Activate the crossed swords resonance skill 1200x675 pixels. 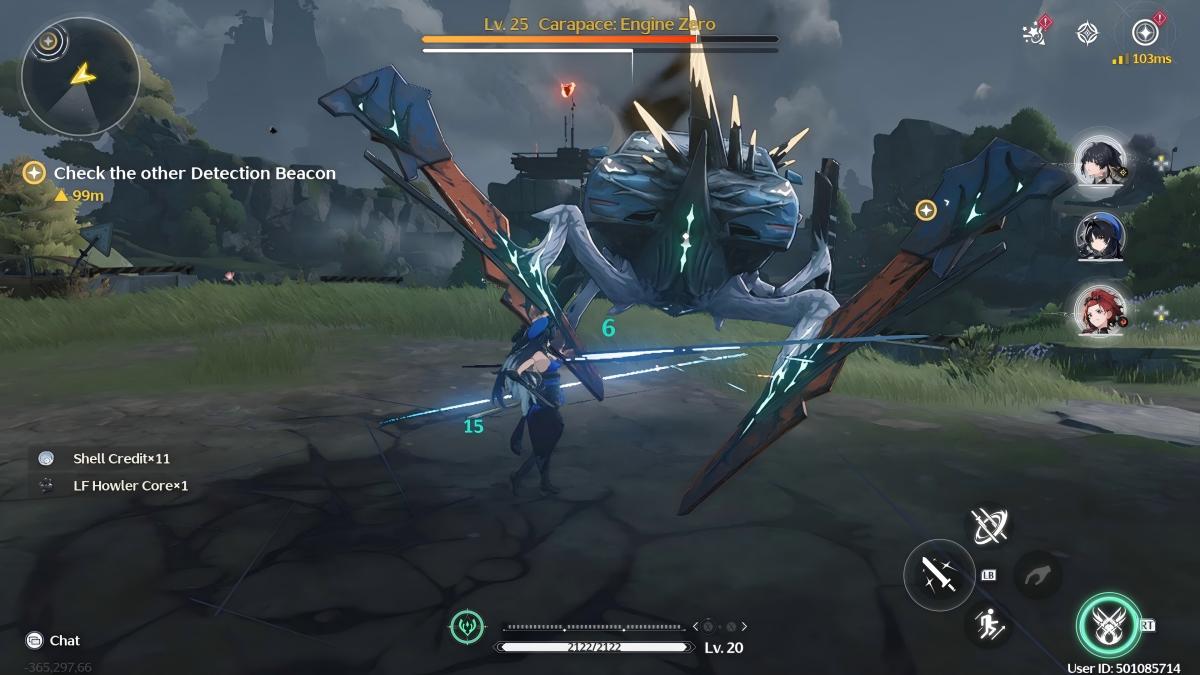coord(990,525)
